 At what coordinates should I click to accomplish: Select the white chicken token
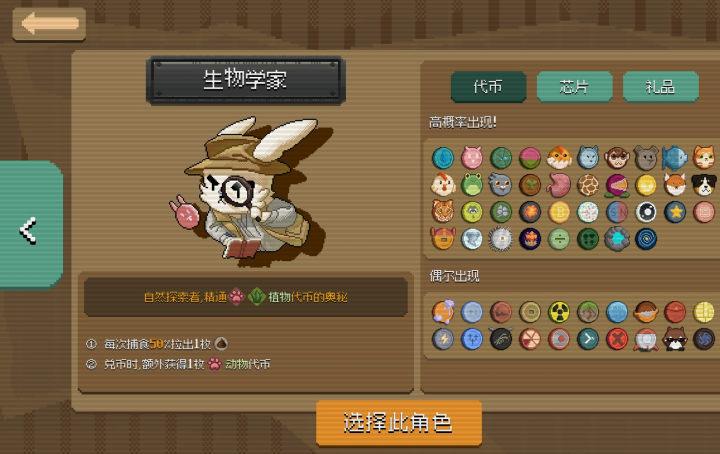pos(443,184)
